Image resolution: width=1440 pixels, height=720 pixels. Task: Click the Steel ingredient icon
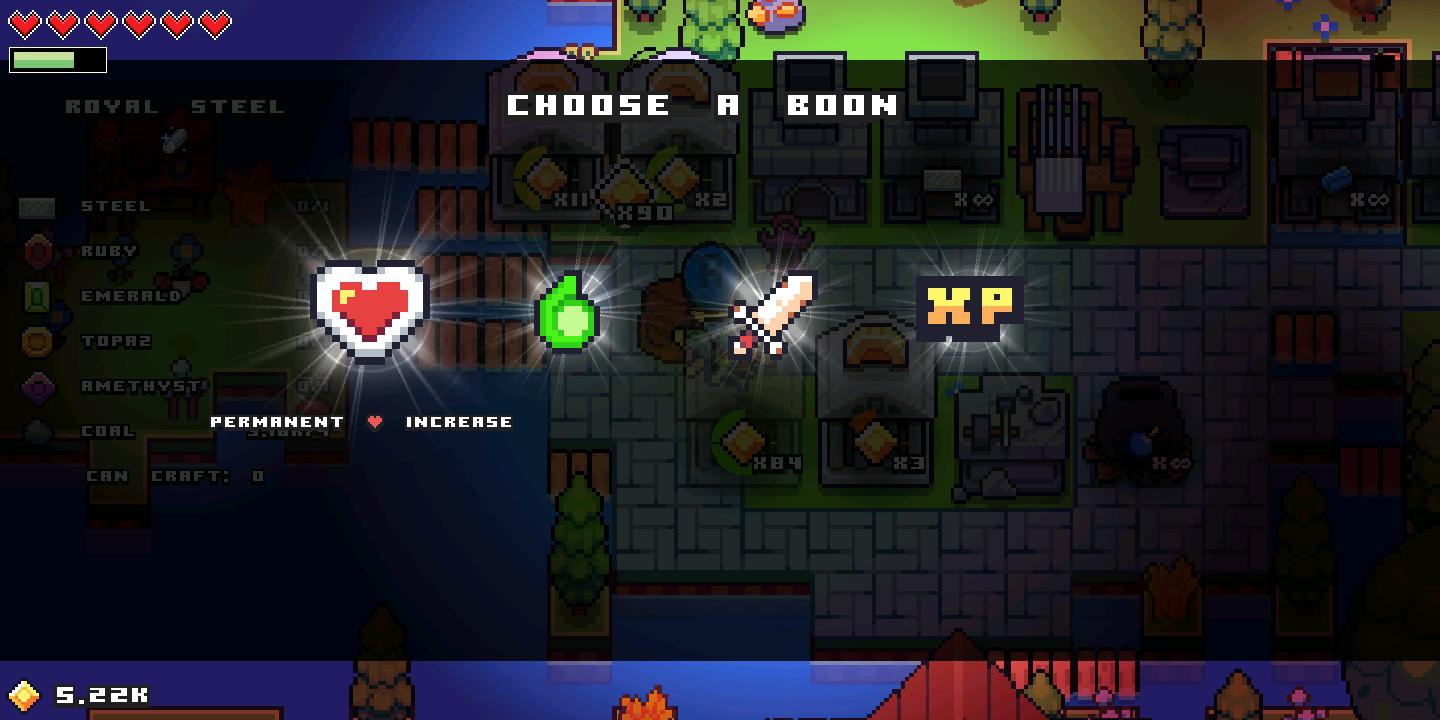pos(38,206)
